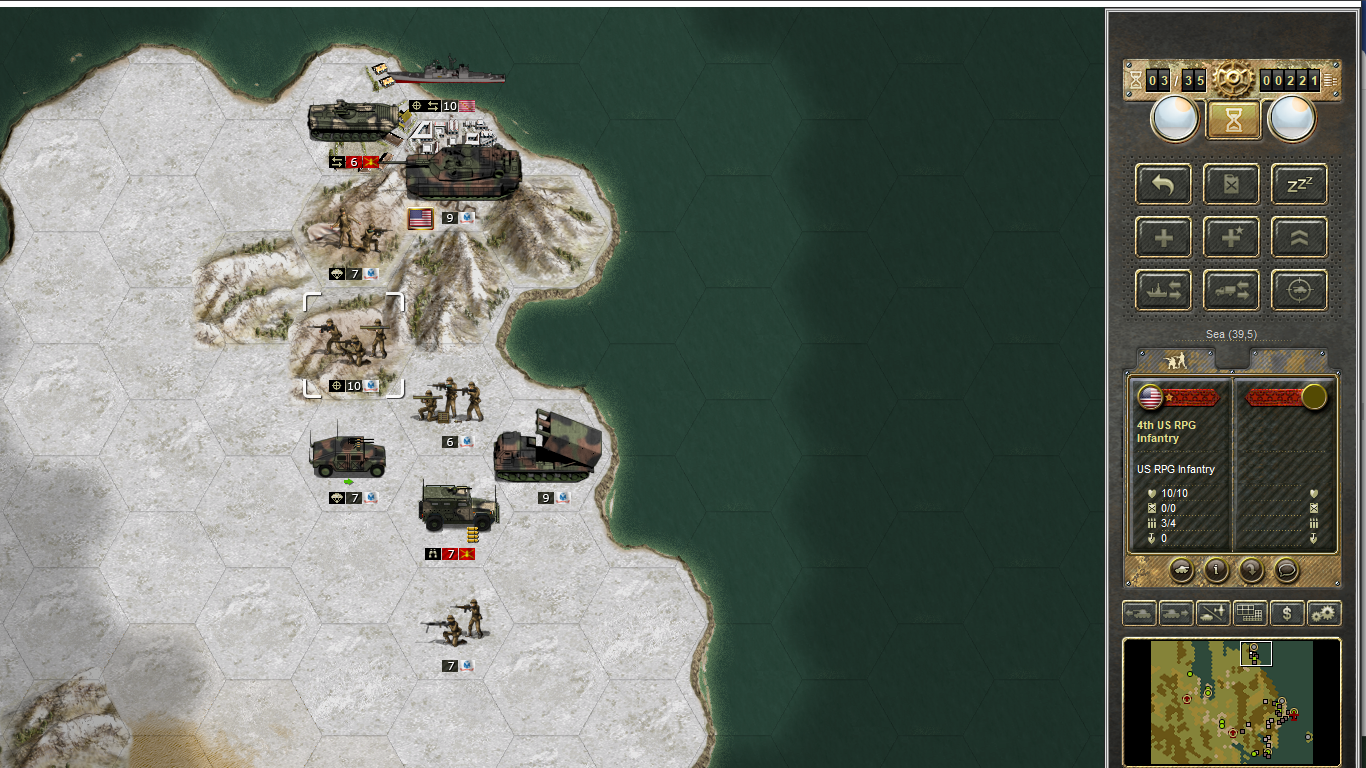Open the purchase screen with dollar button

pos(1287,613)
